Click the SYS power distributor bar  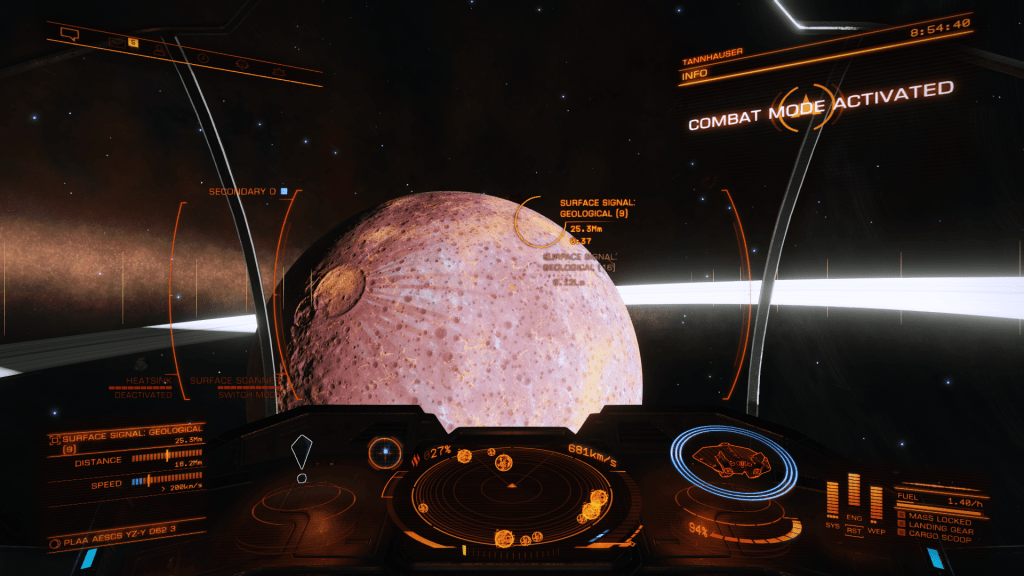pyautogui.click(x=832, y=499)
